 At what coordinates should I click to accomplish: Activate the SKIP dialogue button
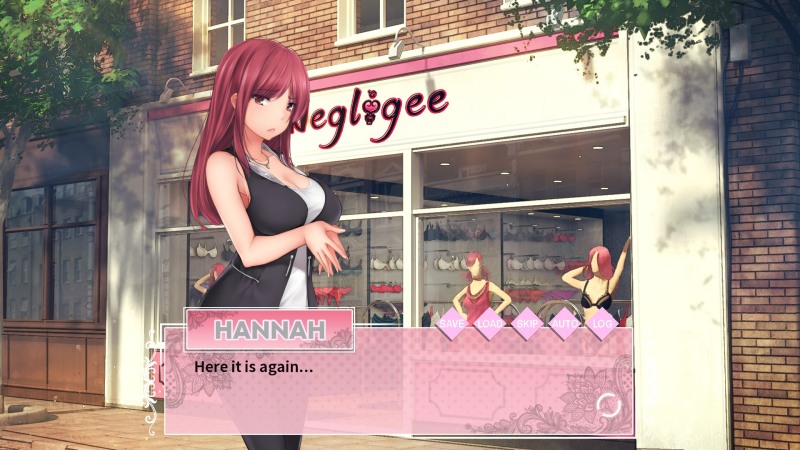coord(526,324)
